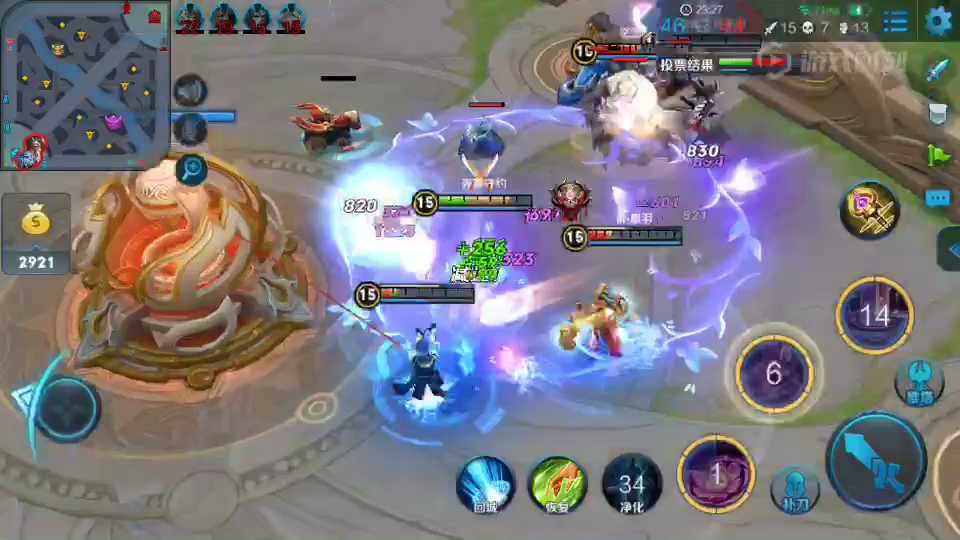Image resolution: width=960 pixels, height=540 pixels.
Task: Activate the 回城 recall ability
Action: point(485,484)
